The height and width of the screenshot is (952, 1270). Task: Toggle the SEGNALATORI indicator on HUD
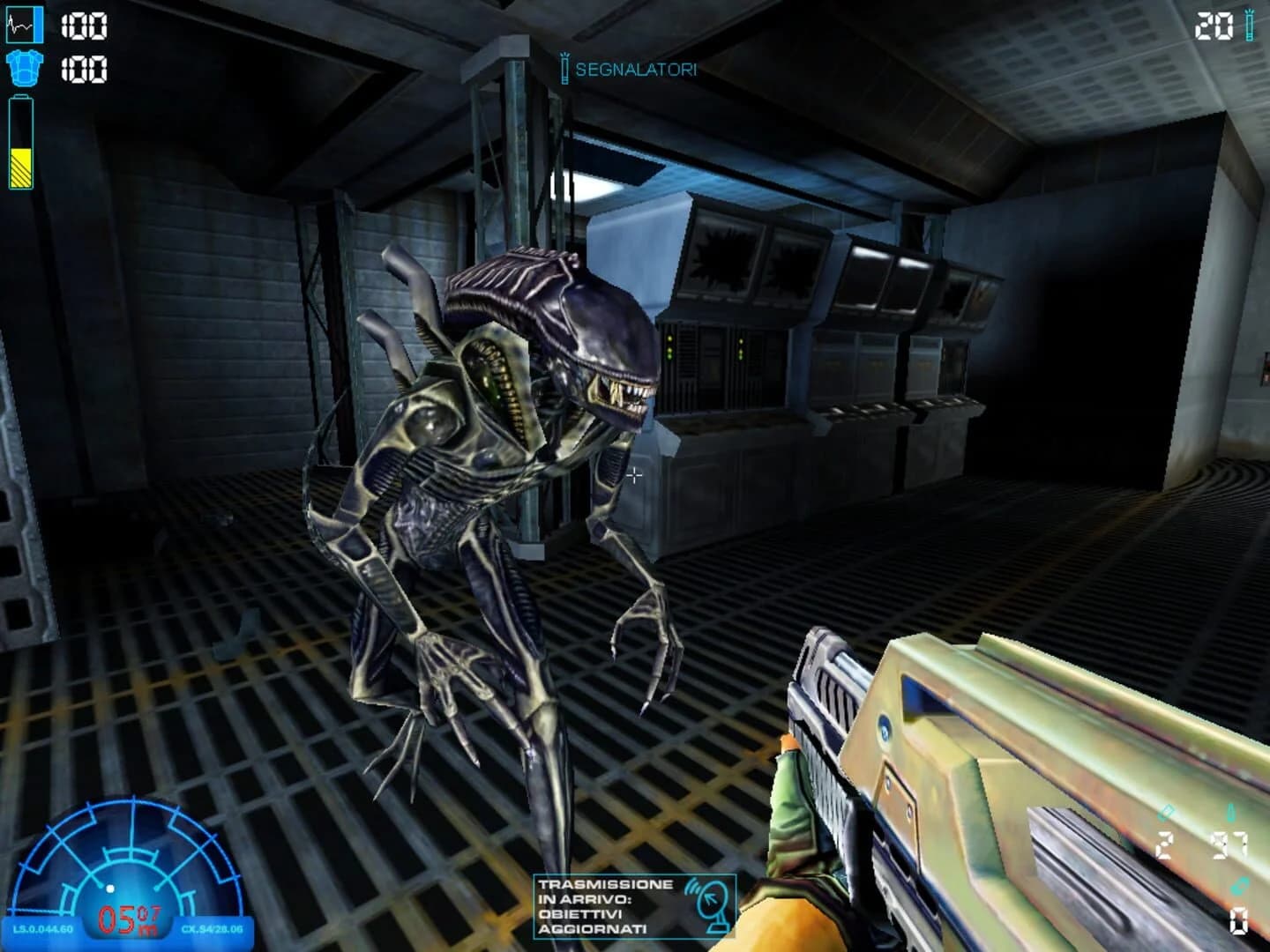click(635, 67)
